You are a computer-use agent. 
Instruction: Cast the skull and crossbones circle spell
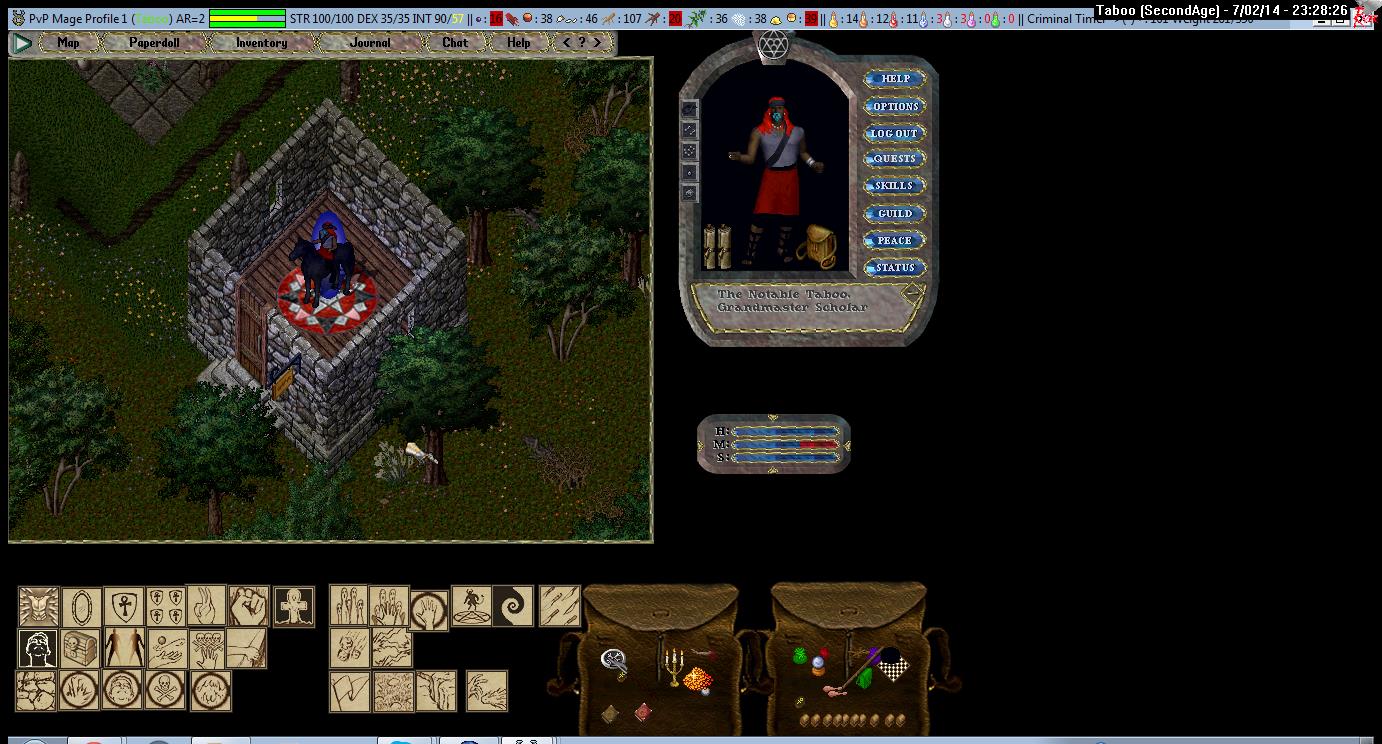(166, 691)
